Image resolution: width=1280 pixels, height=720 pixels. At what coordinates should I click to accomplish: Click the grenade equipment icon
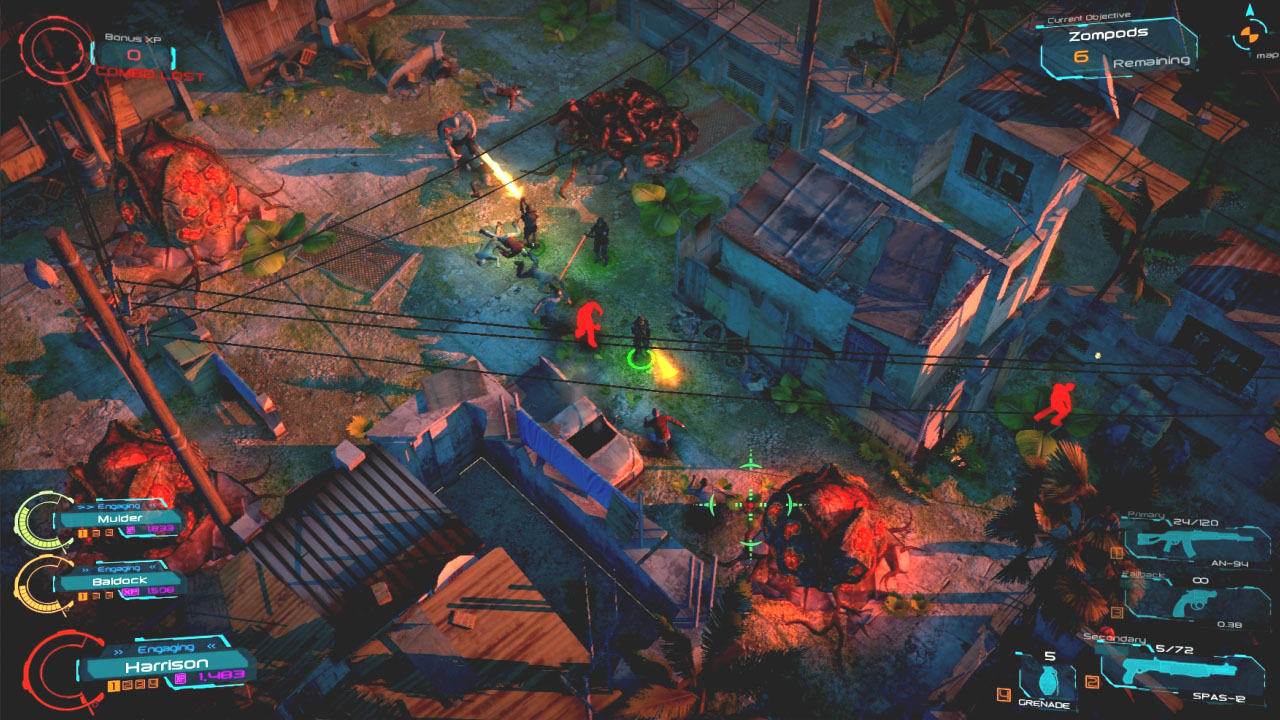[x=1050, y=680]
